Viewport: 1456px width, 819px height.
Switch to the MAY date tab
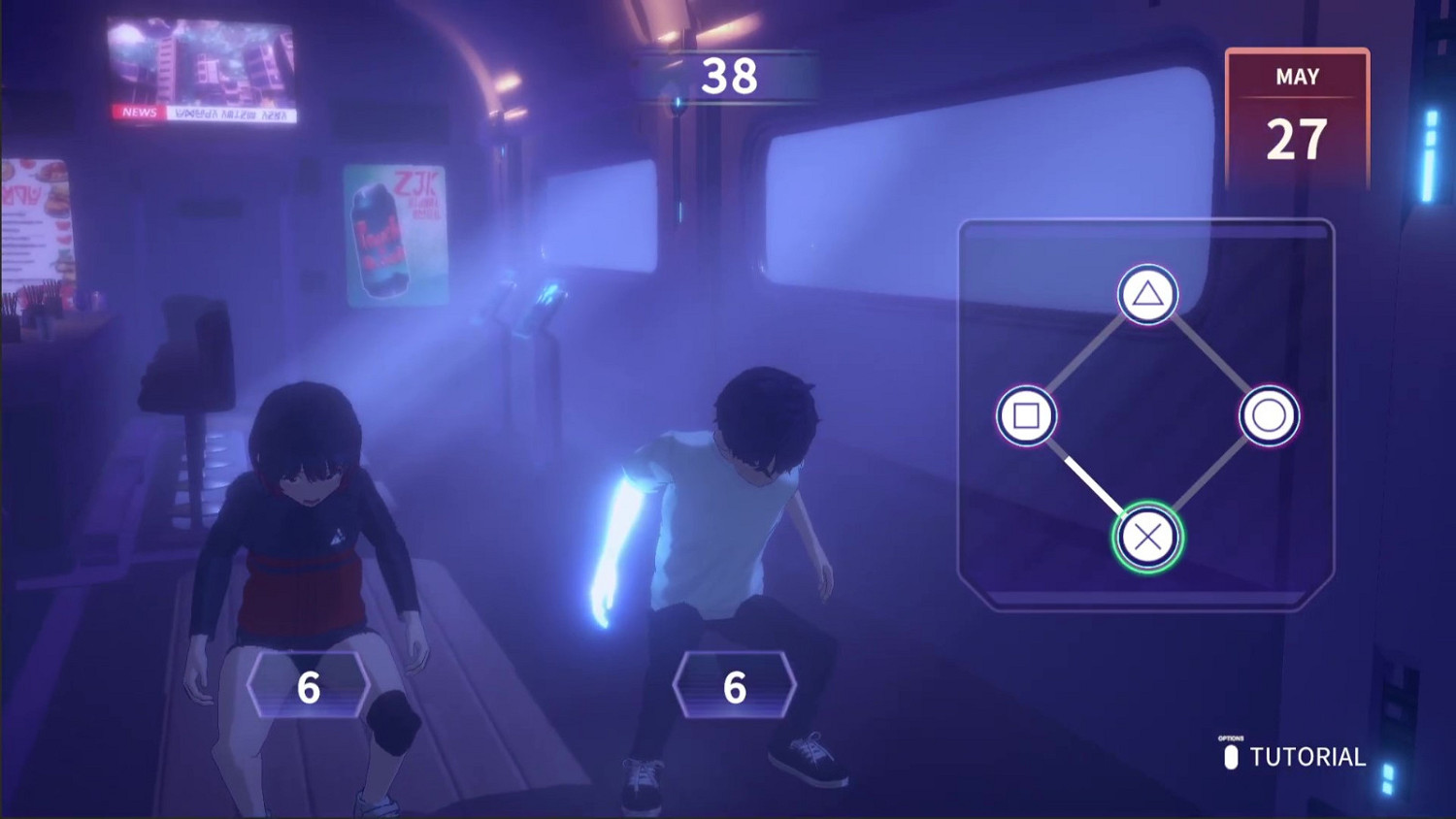(1299, 76)
